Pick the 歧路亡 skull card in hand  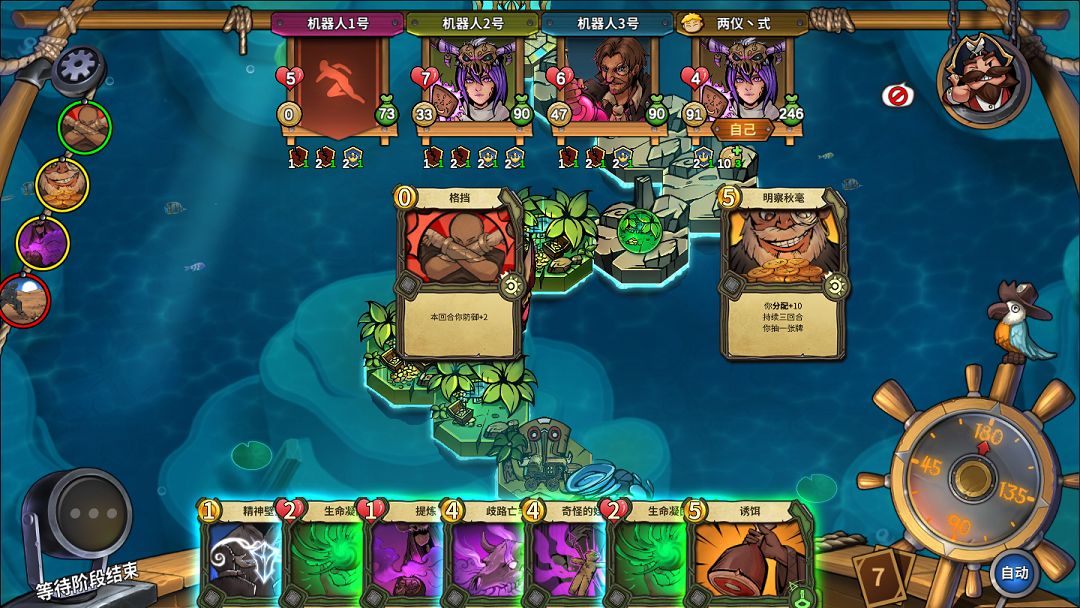click(484, 555)
